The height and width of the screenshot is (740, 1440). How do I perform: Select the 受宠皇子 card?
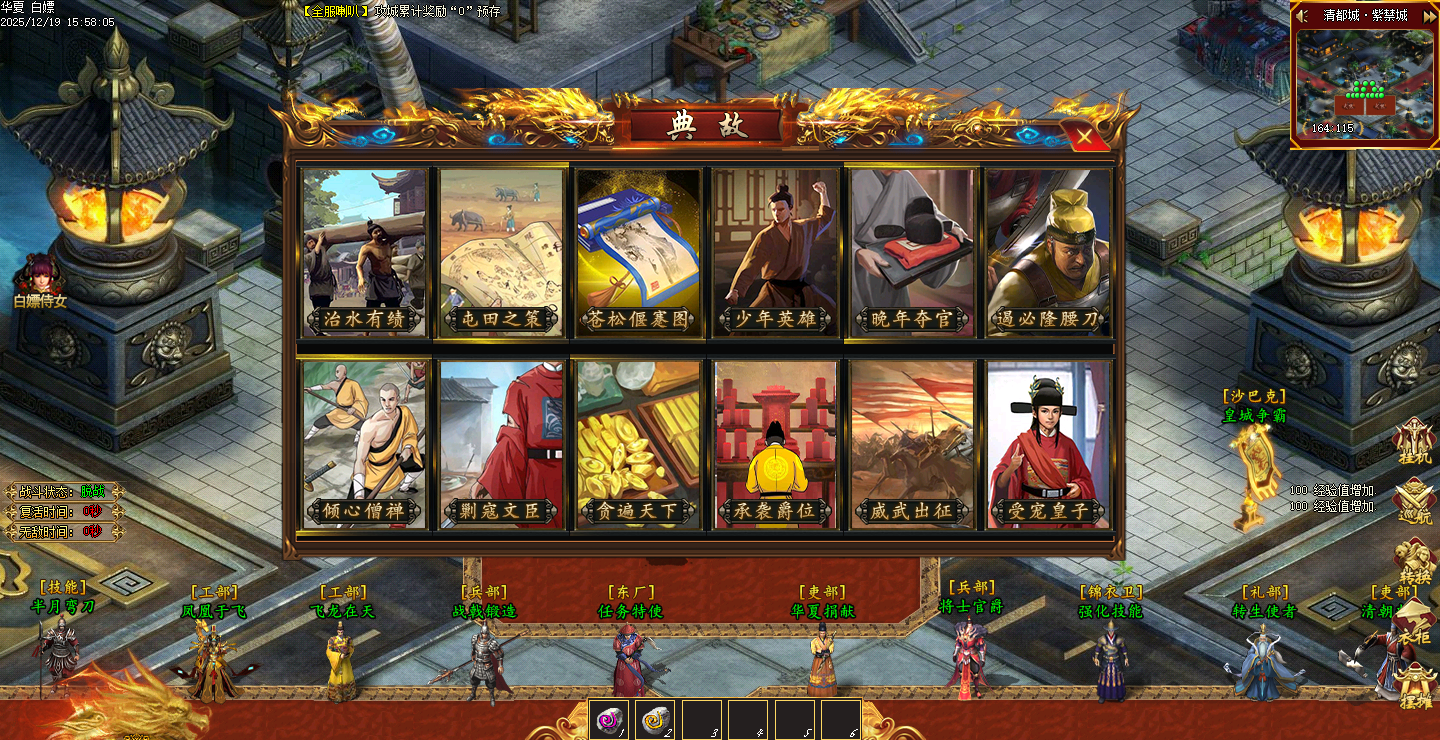1048,443
